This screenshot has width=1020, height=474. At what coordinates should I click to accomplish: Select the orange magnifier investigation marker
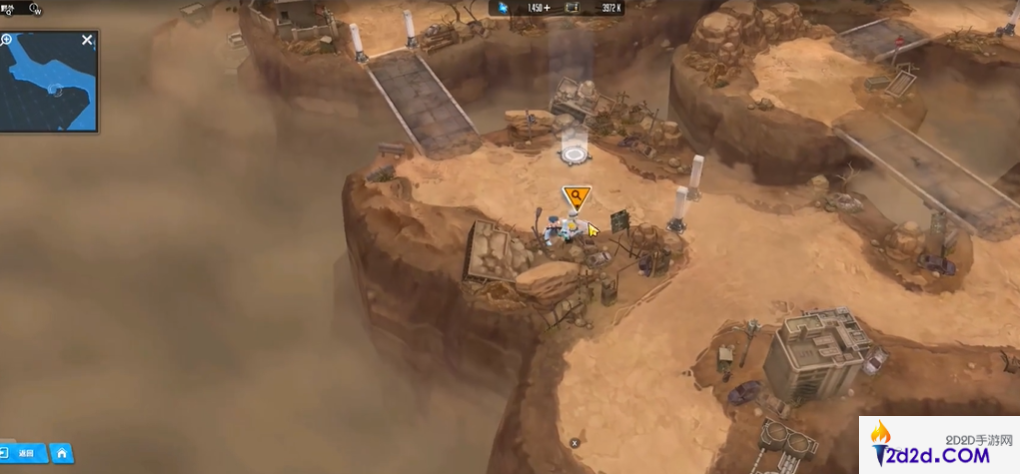(x=576, y=196)
